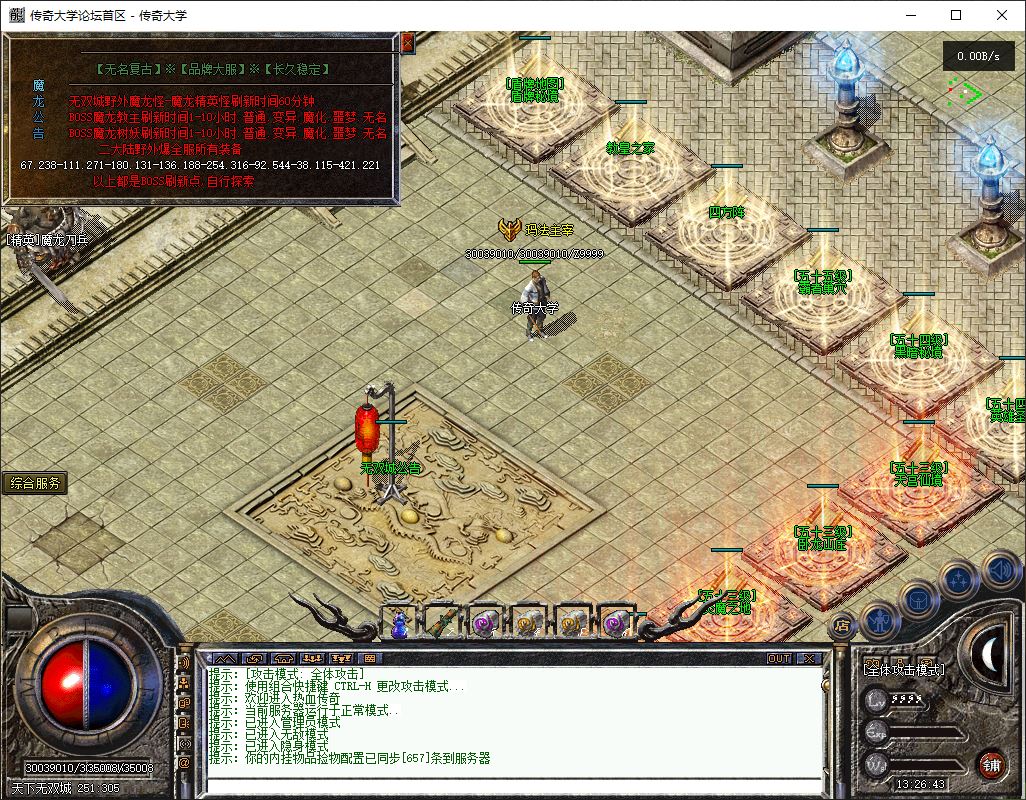Open the skills panel with sparkle icon
This screenshot has height=800, width=1026.
coord(958,580)
